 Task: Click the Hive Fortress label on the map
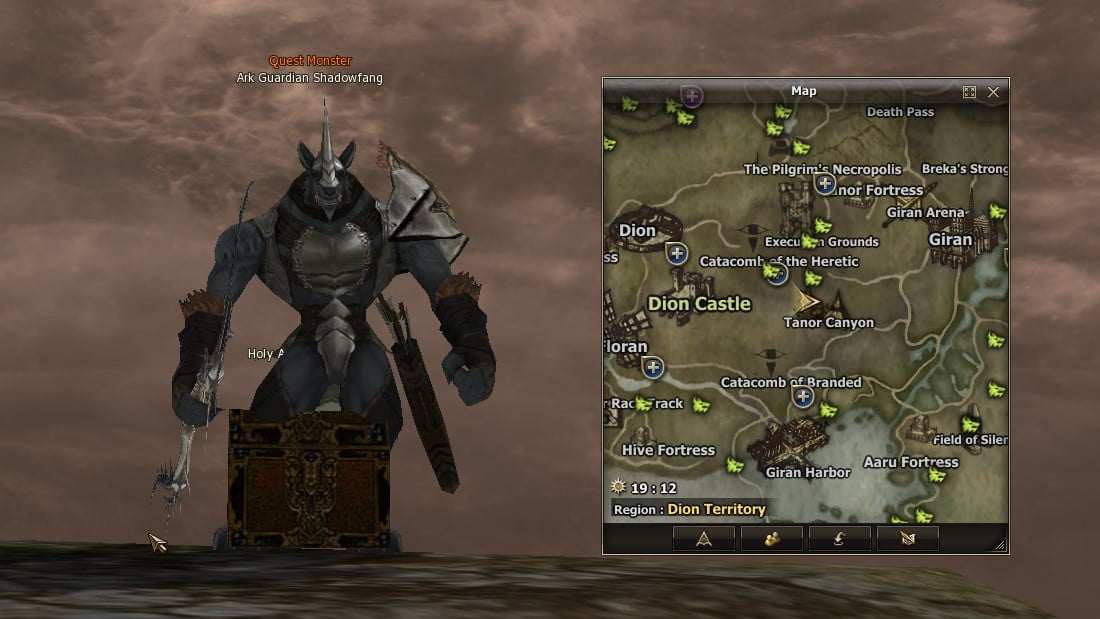pos(668,450)
